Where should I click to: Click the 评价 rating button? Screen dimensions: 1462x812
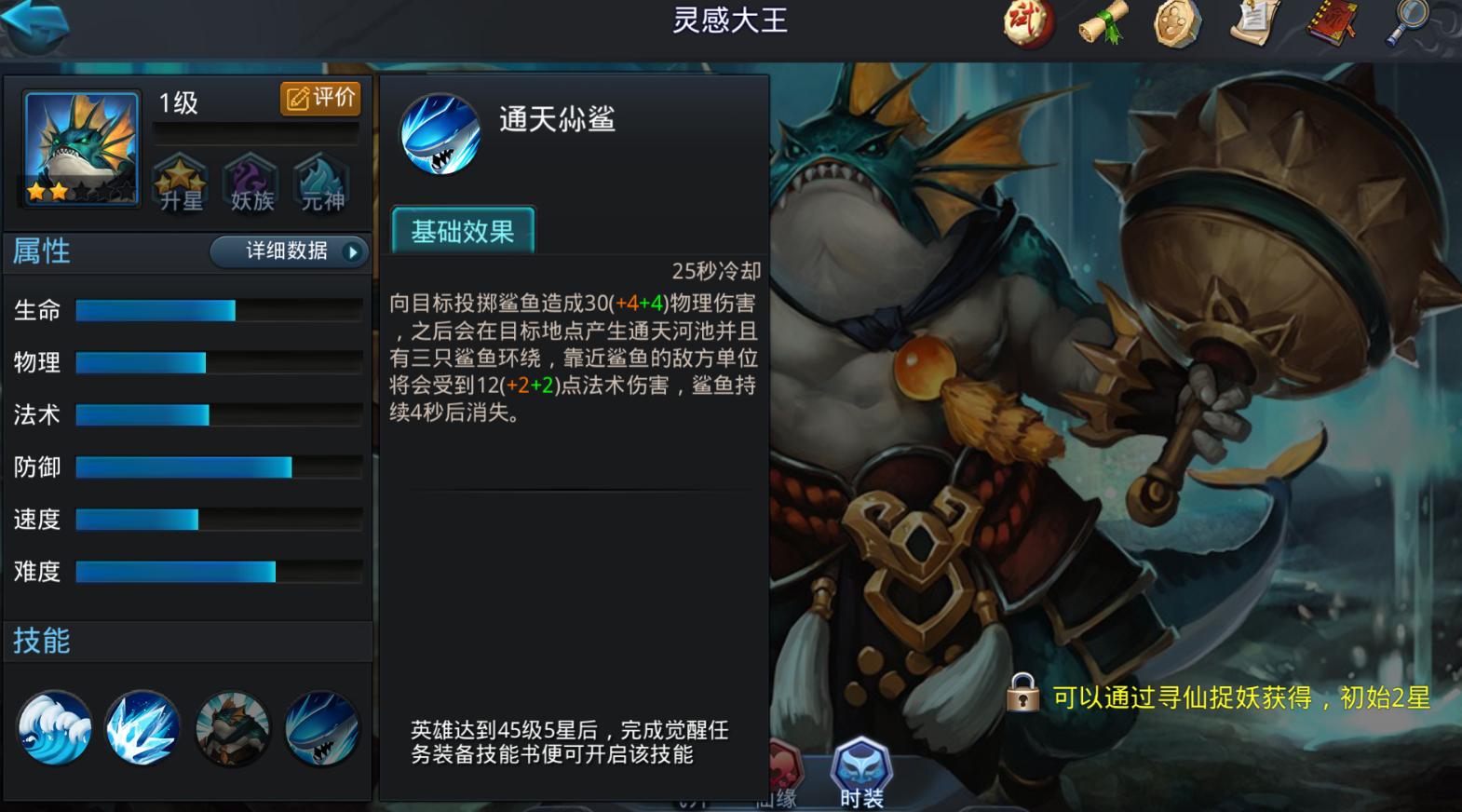pyautogui.click(x=320, y=97)
